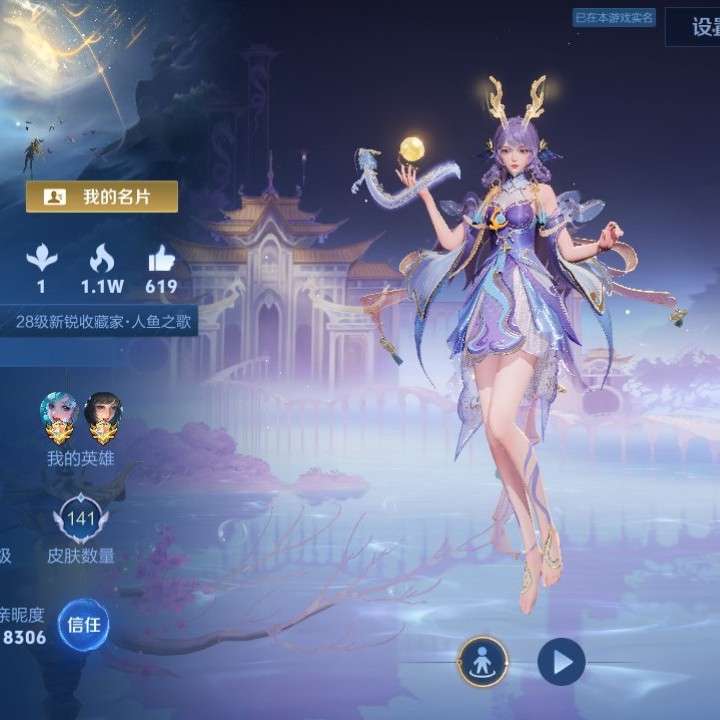
Task: Toggle the character pose button
Action: [484, 661]
